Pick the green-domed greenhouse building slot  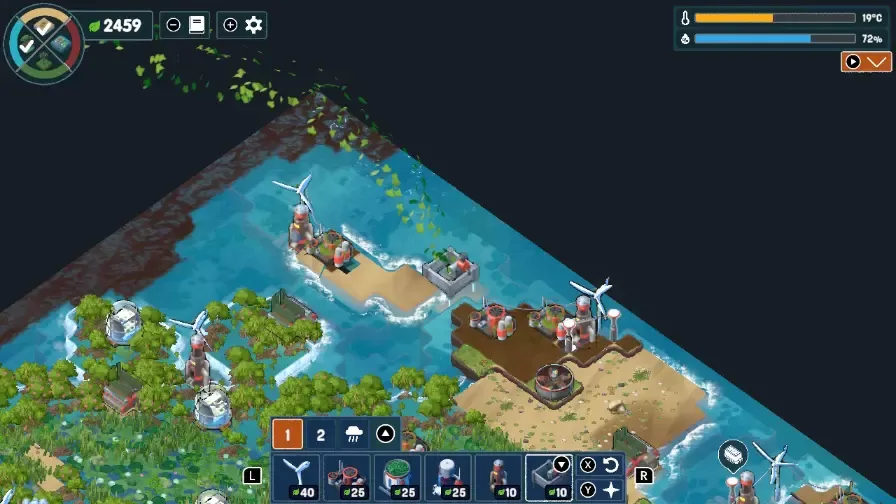[x=397, y=478]
